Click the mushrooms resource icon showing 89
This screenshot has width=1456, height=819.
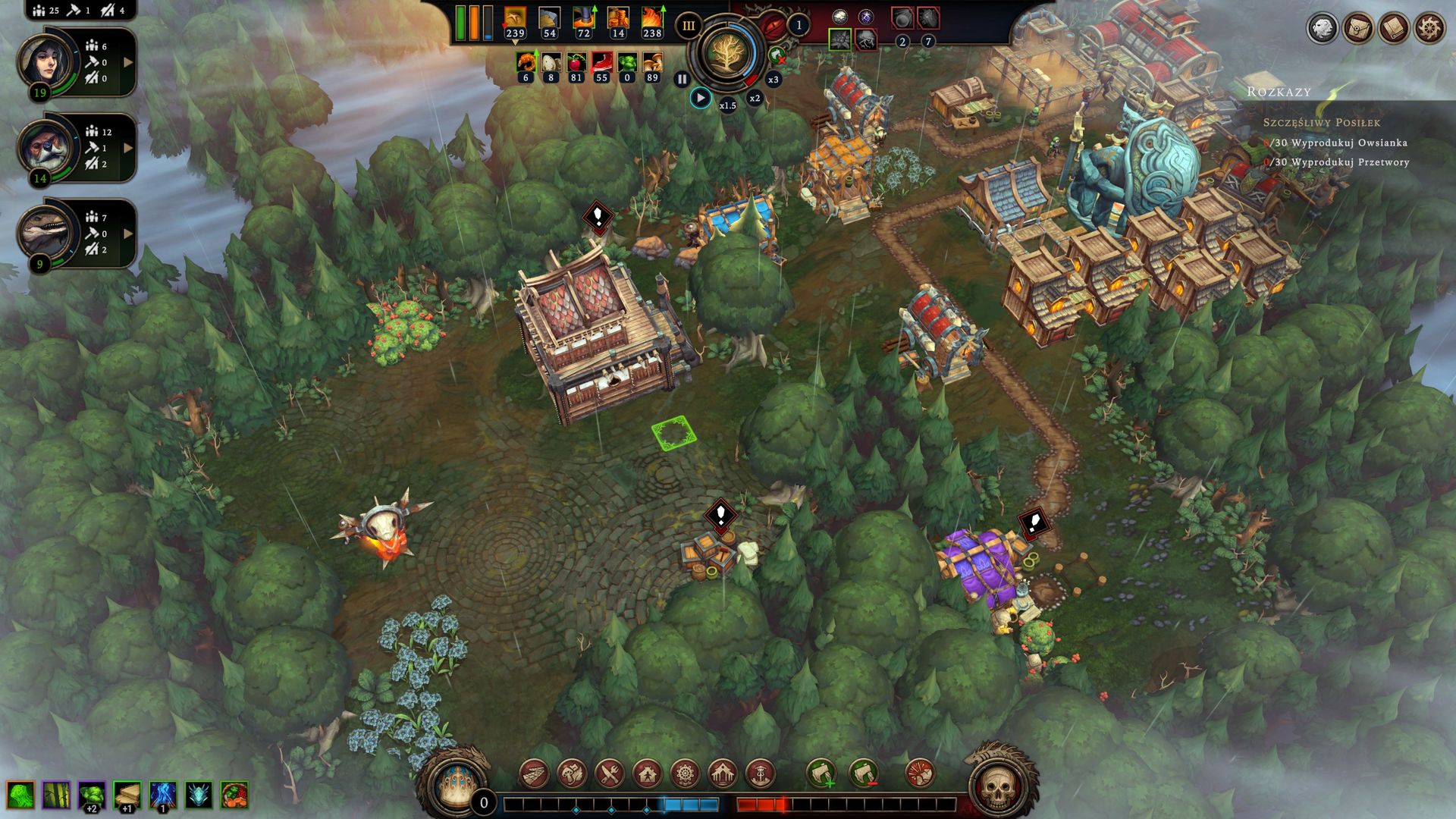coord(652,62)
